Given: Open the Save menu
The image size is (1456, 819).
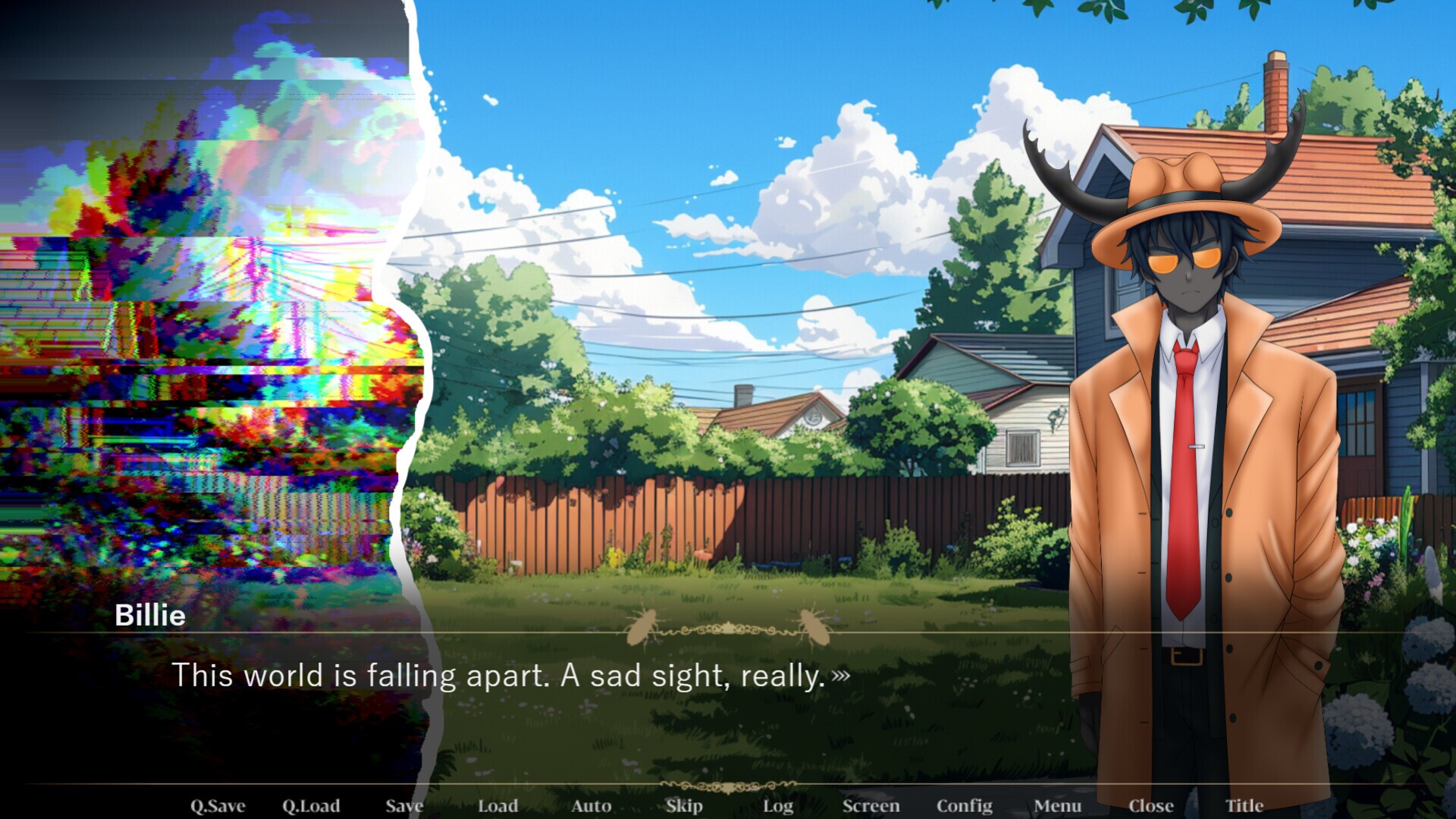Looking at the screenshot, I should pyautogui.click(x=404, y=805).
